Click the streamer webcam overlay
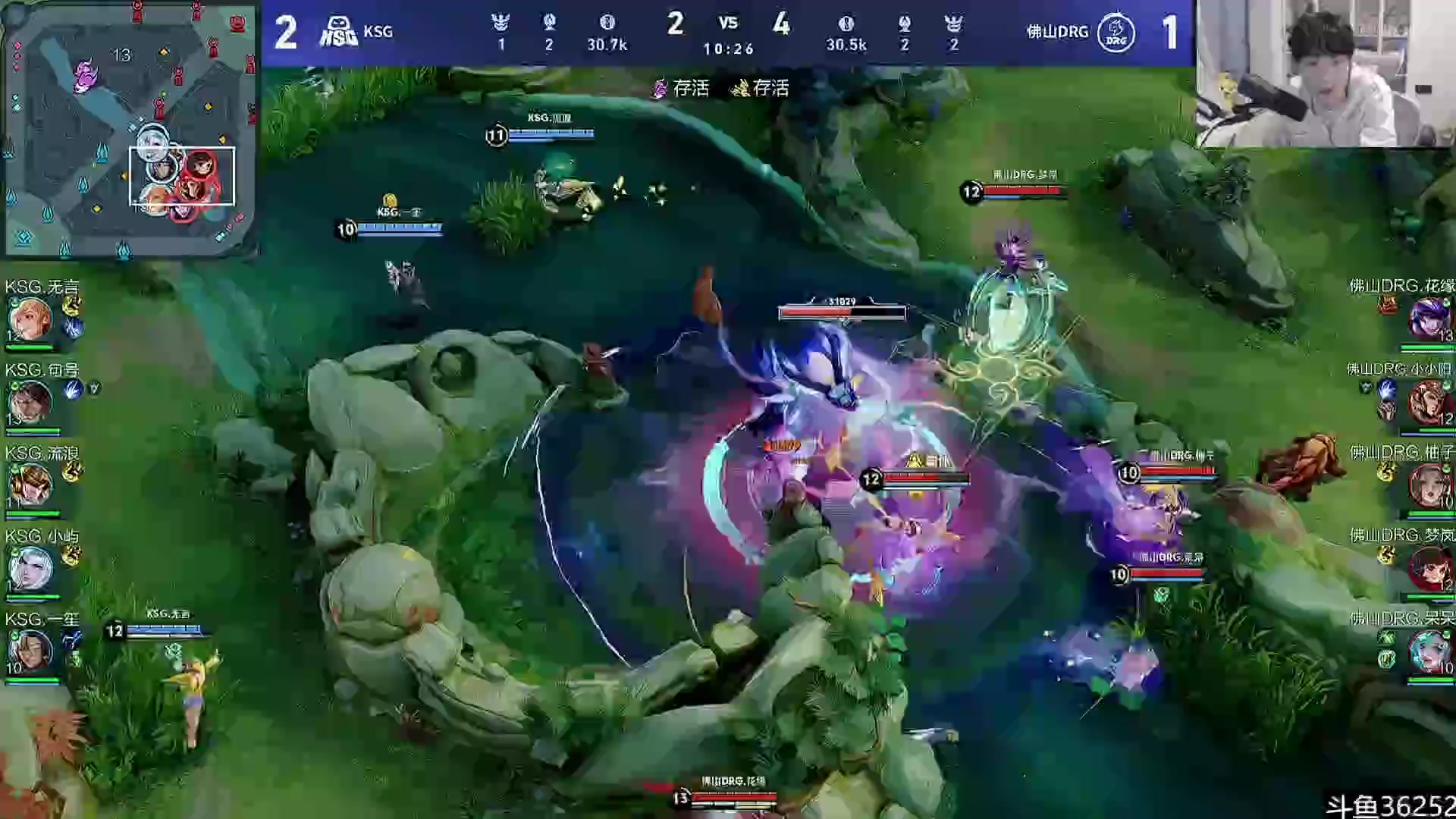Image resolution: width=1456 pixels, height=819 pixels. (x=1326, y=74)
